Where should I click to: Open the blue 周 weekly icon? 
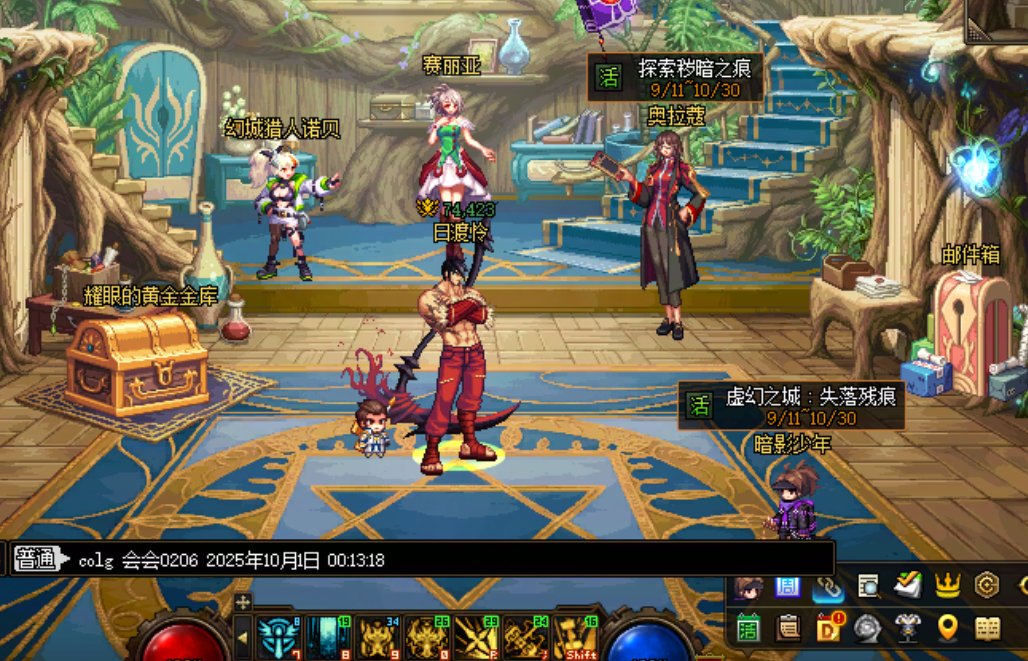tap(787, 585)
